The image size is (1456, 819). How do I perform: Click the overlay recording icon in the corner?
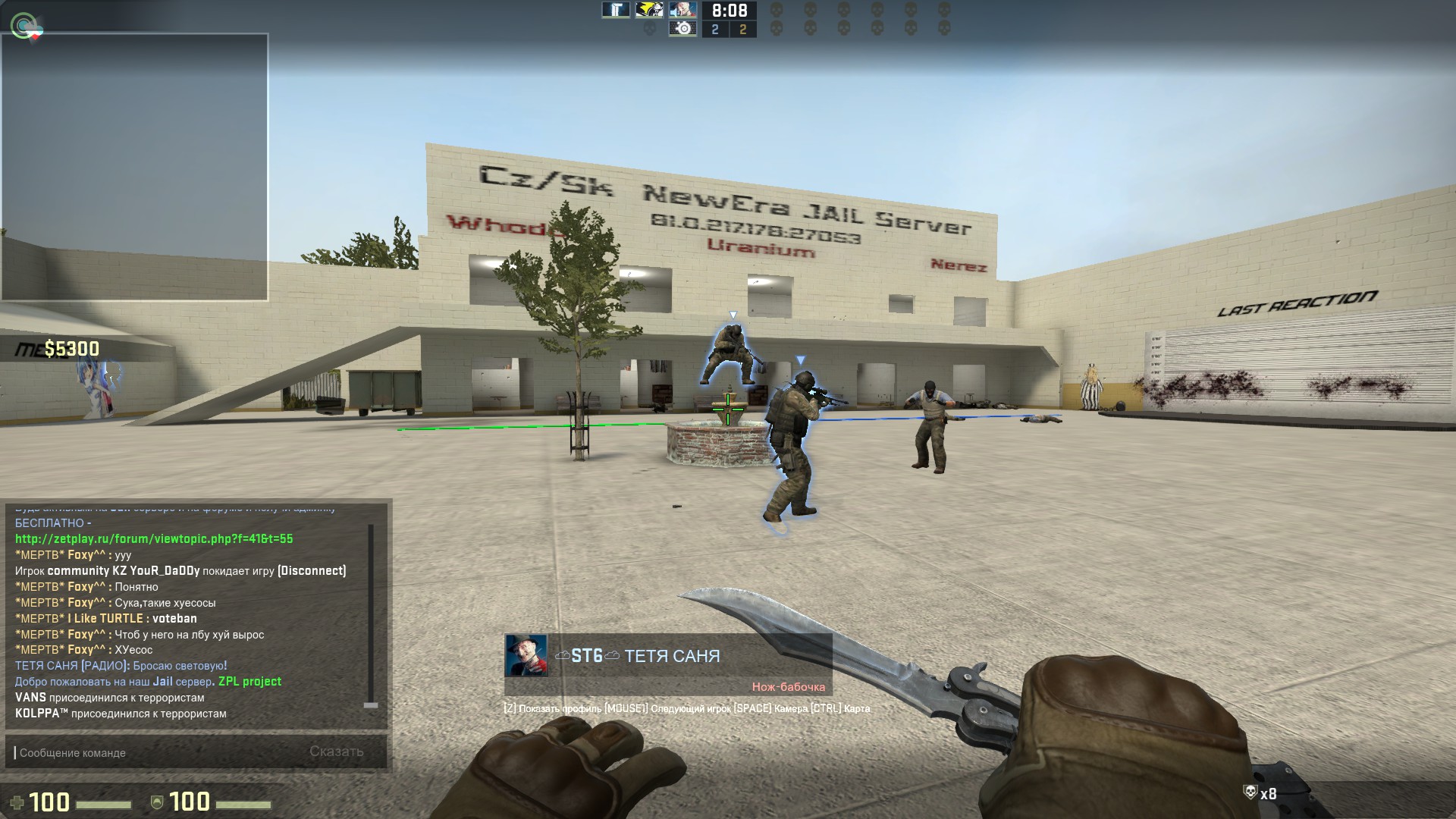(x=26, y=27)
